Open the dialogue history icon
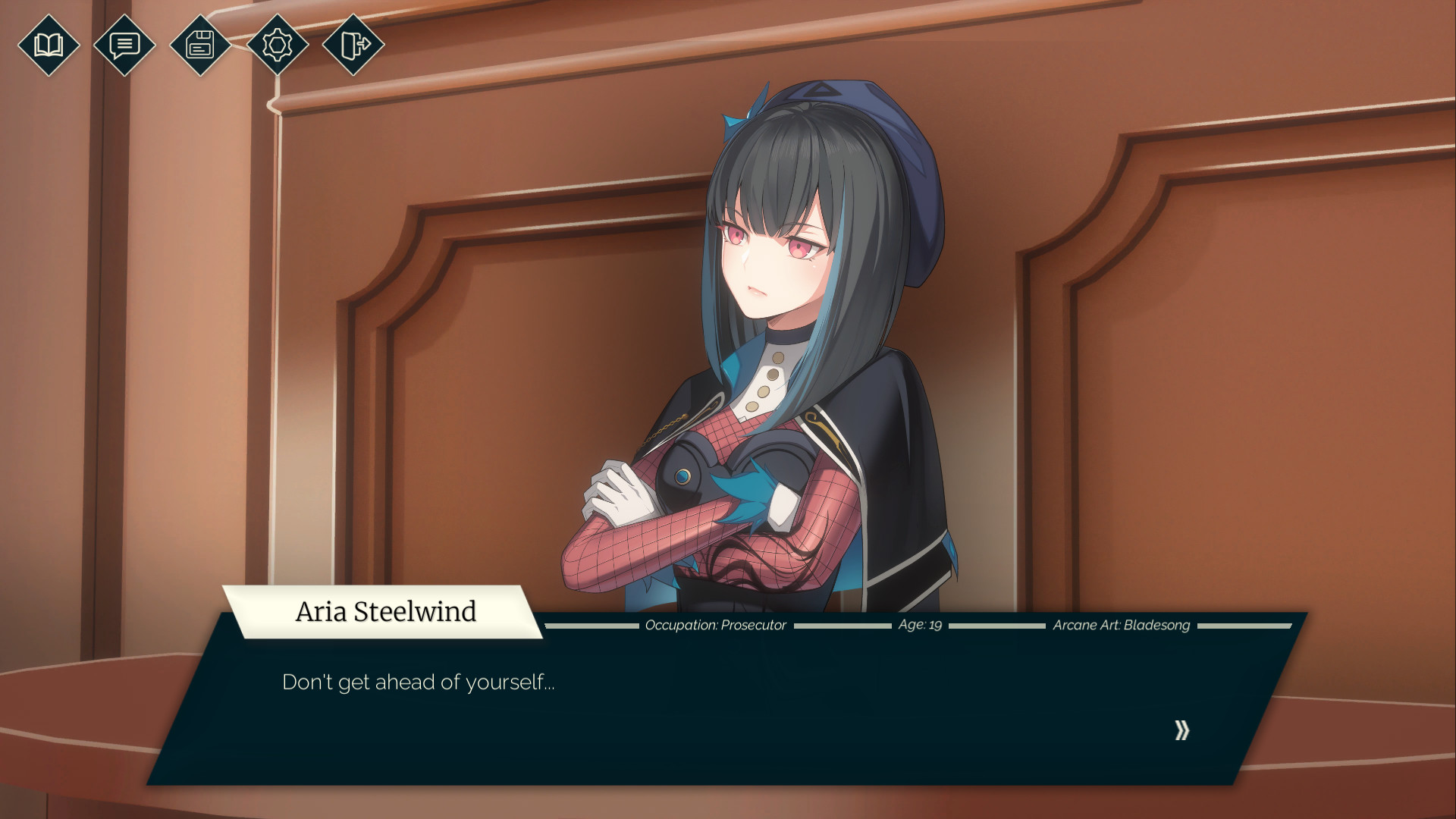The width and height of the screenshot is (1456, 819). click(124, 45)
